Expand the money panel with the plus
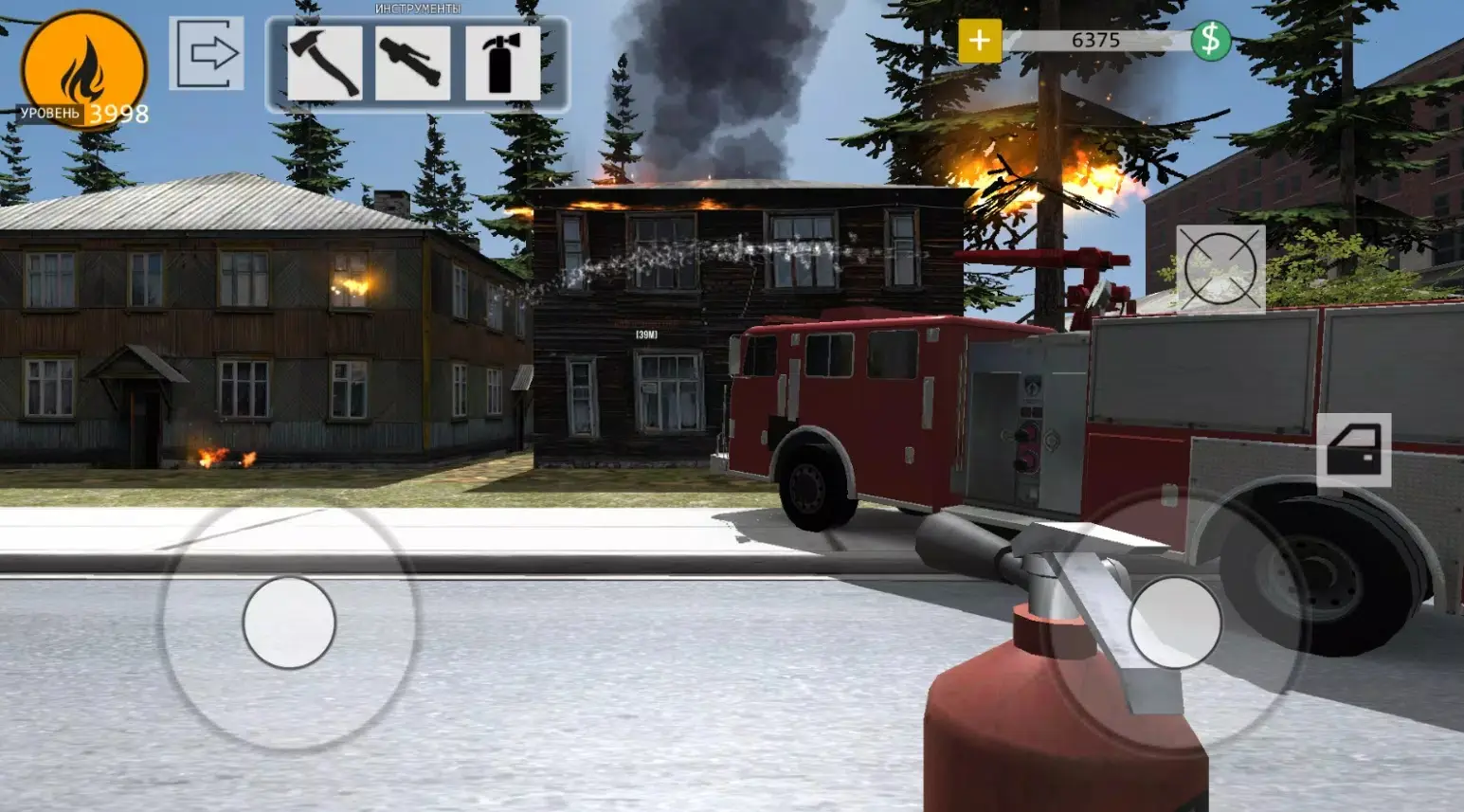This screenshot has height=812, width=1464. pyautogui.click(x=980, y=39)
